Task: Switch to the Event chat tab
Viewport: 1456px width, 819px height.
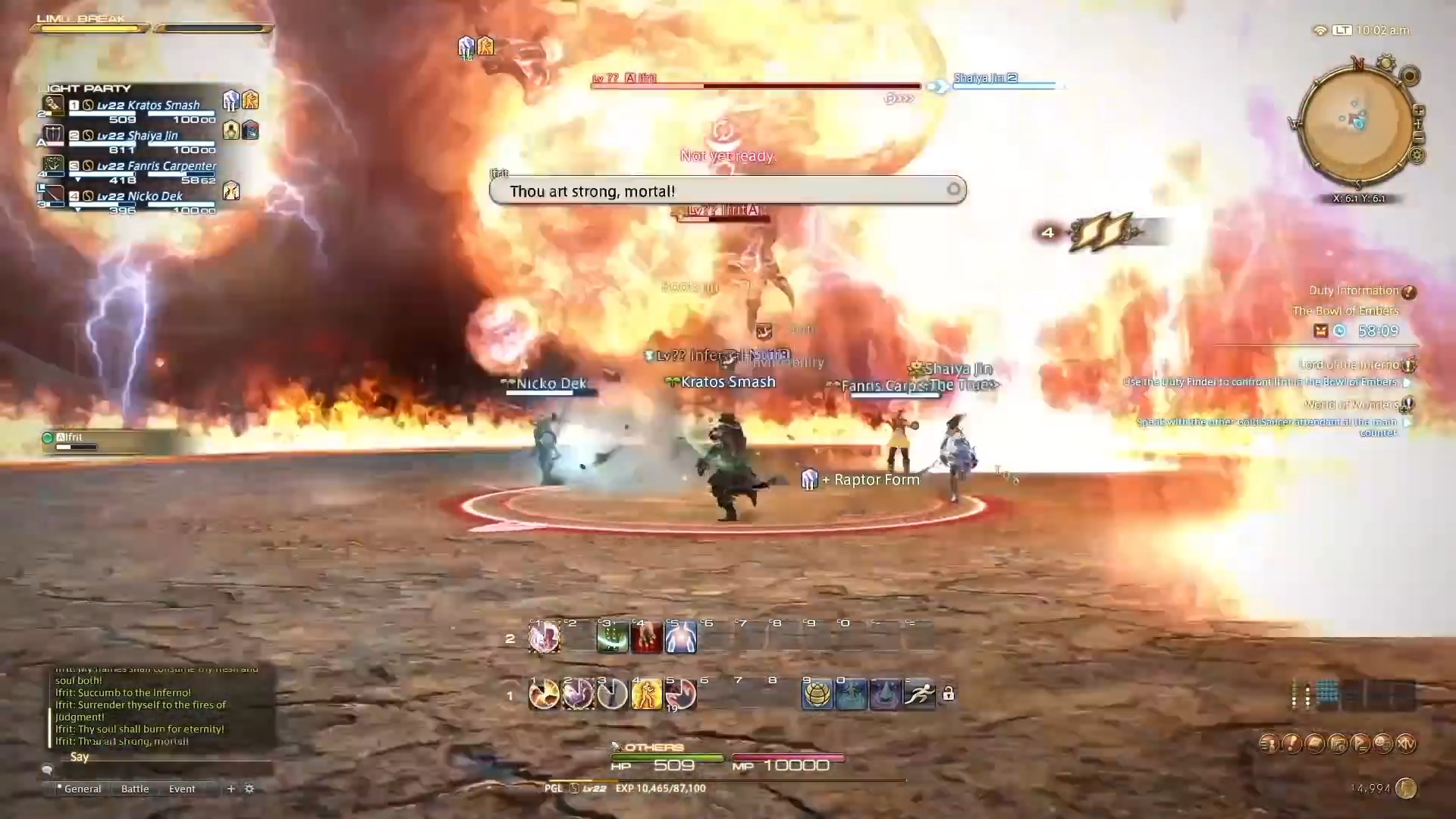Action: pos(181,789)
